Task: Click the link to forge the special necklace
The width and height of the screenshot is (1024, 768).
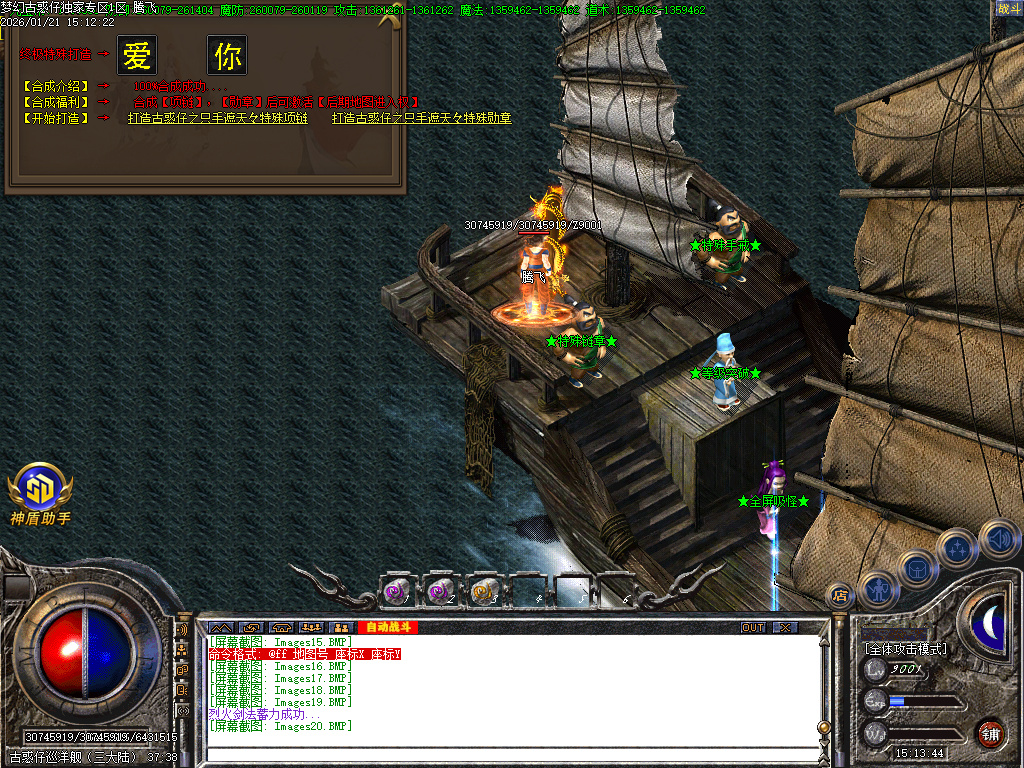Action: click(217, 118)
